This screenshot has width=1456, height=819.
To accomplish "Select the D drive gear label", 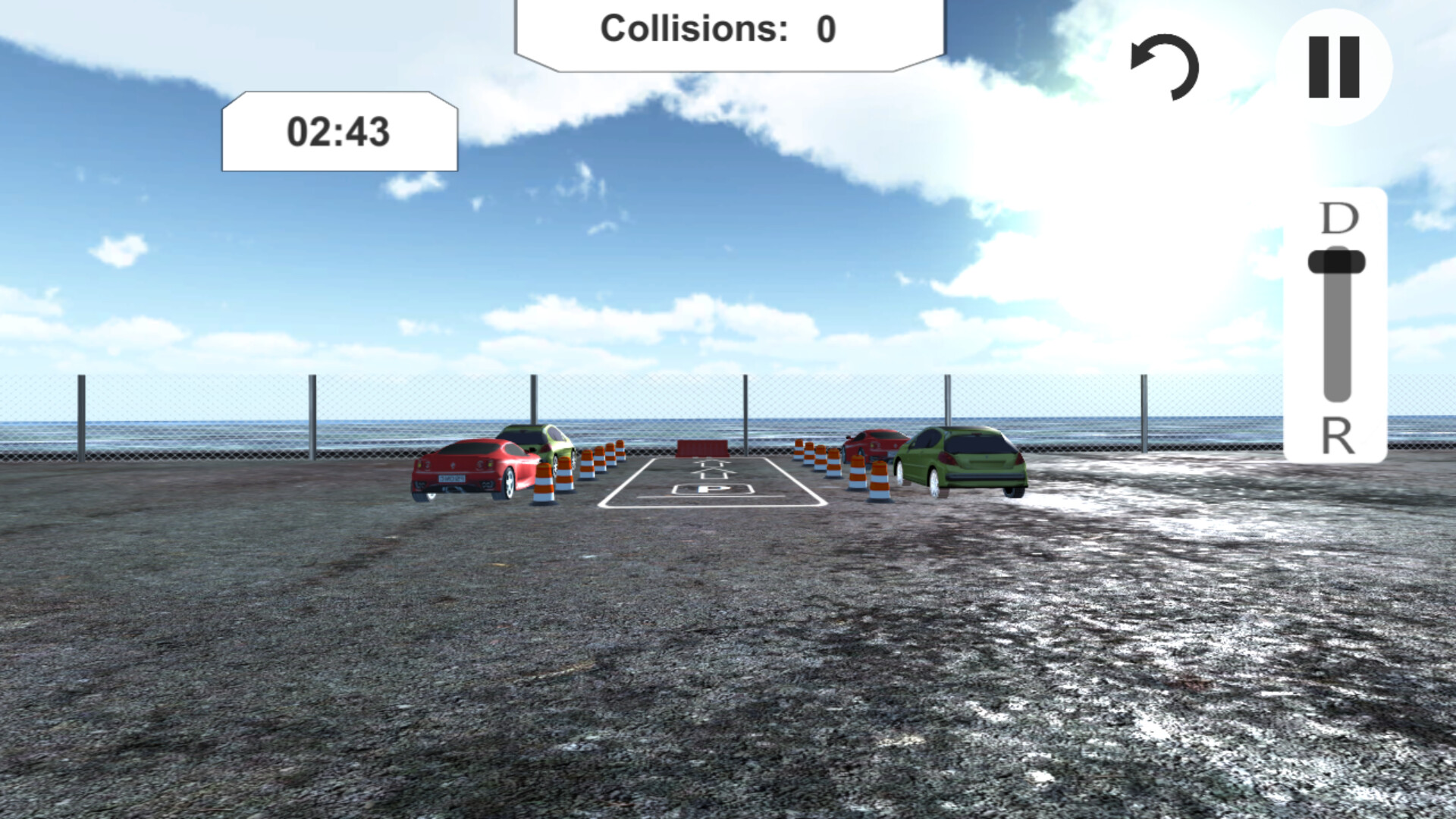I will coord(1338,221).
